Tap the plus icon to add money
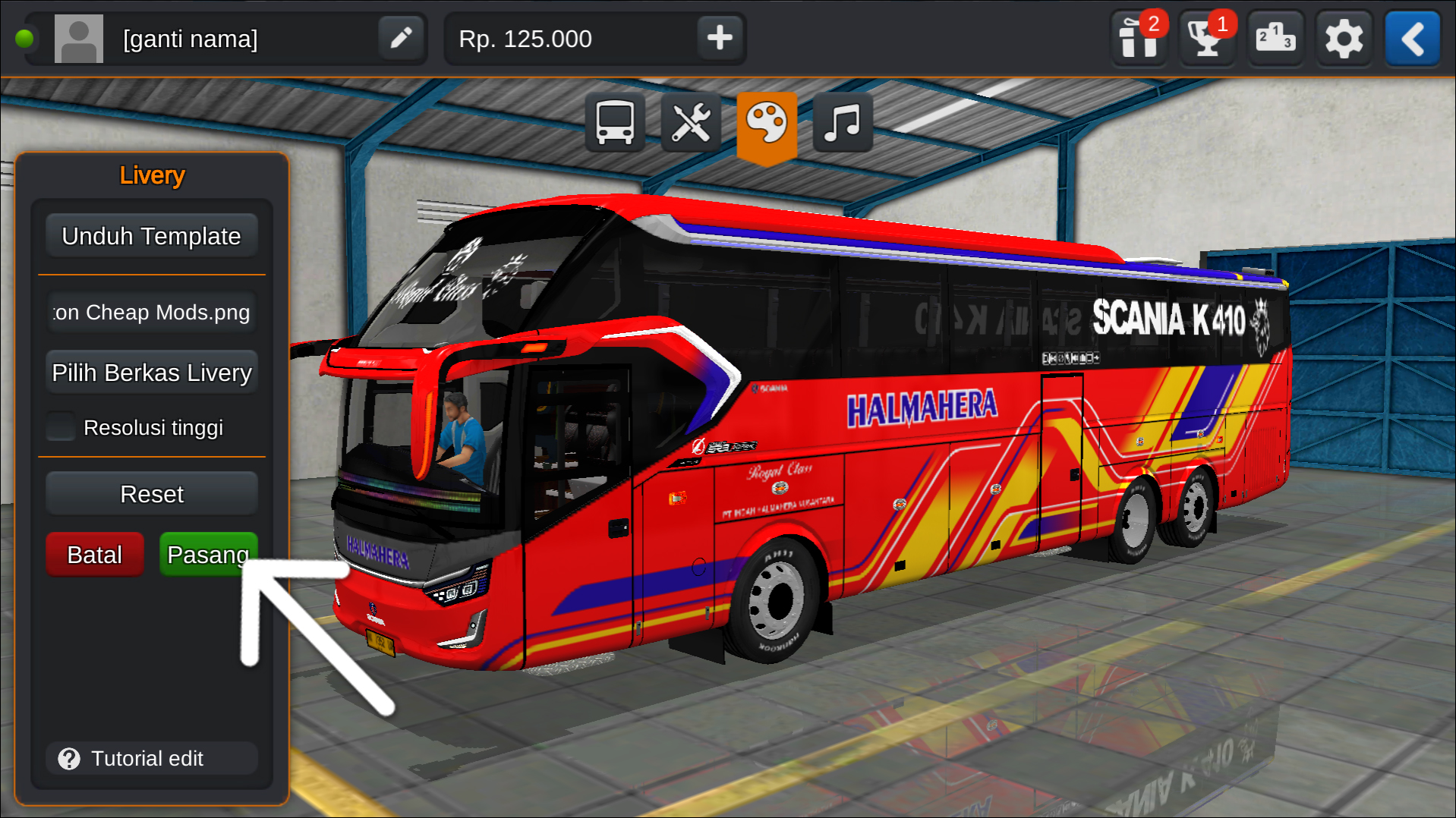The image size is (1456, 818). coord(719,38)
